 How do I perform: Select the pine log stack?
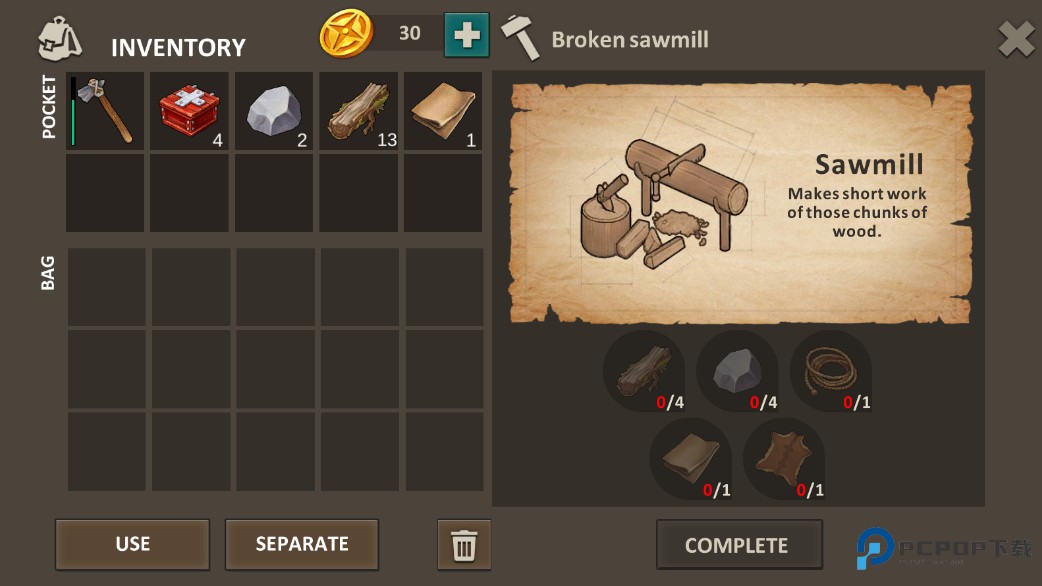(358, 111)
